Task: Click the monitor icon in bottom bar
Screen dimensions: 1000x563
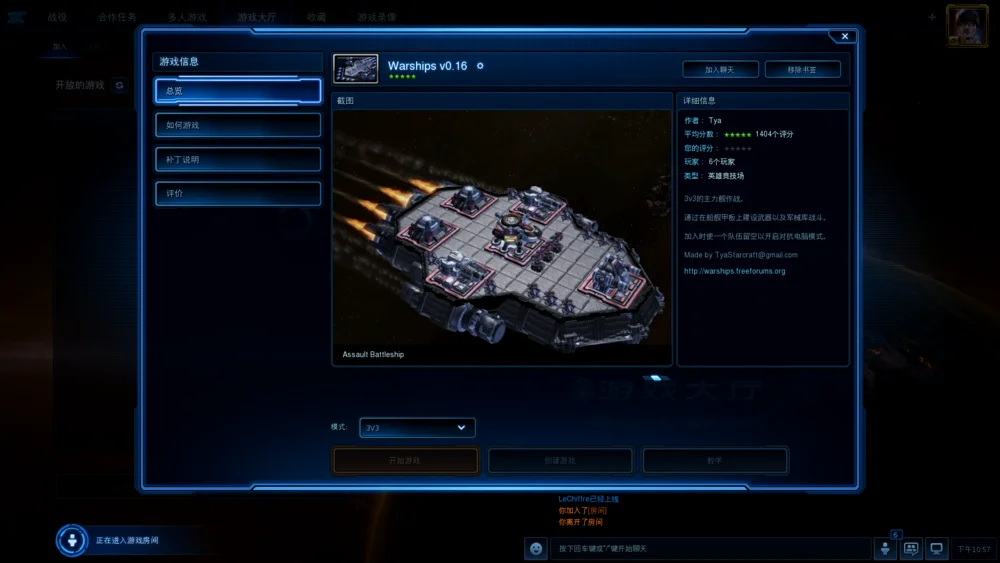Action: point(937,549)
